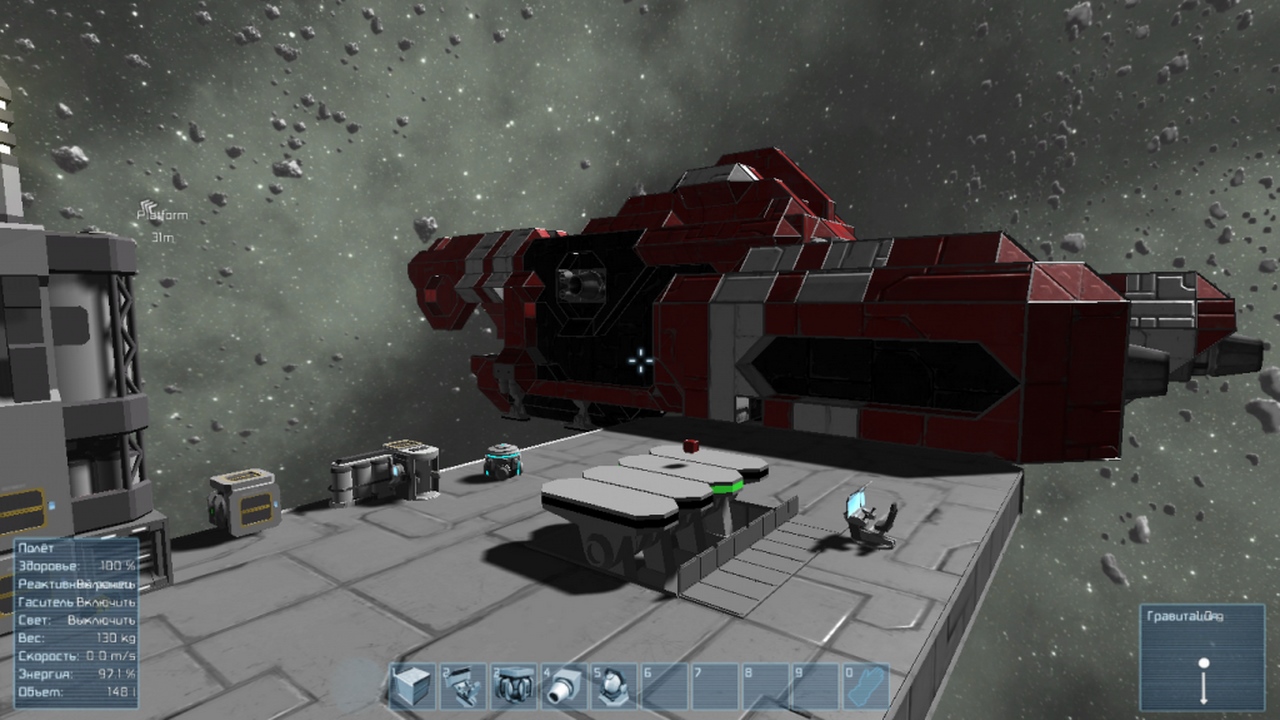
Task: Pick the round-core machine block in hotbar slot 3
Action: tap(514, 687)
